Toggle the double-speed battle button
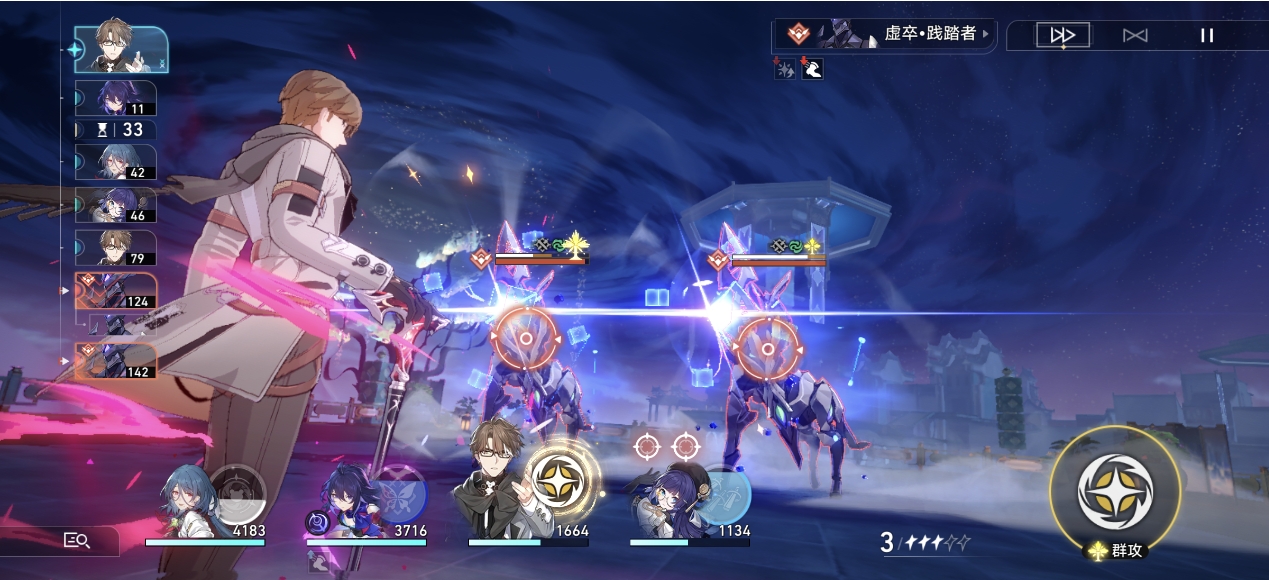The image size is (1269, 580). point(1062,35)
